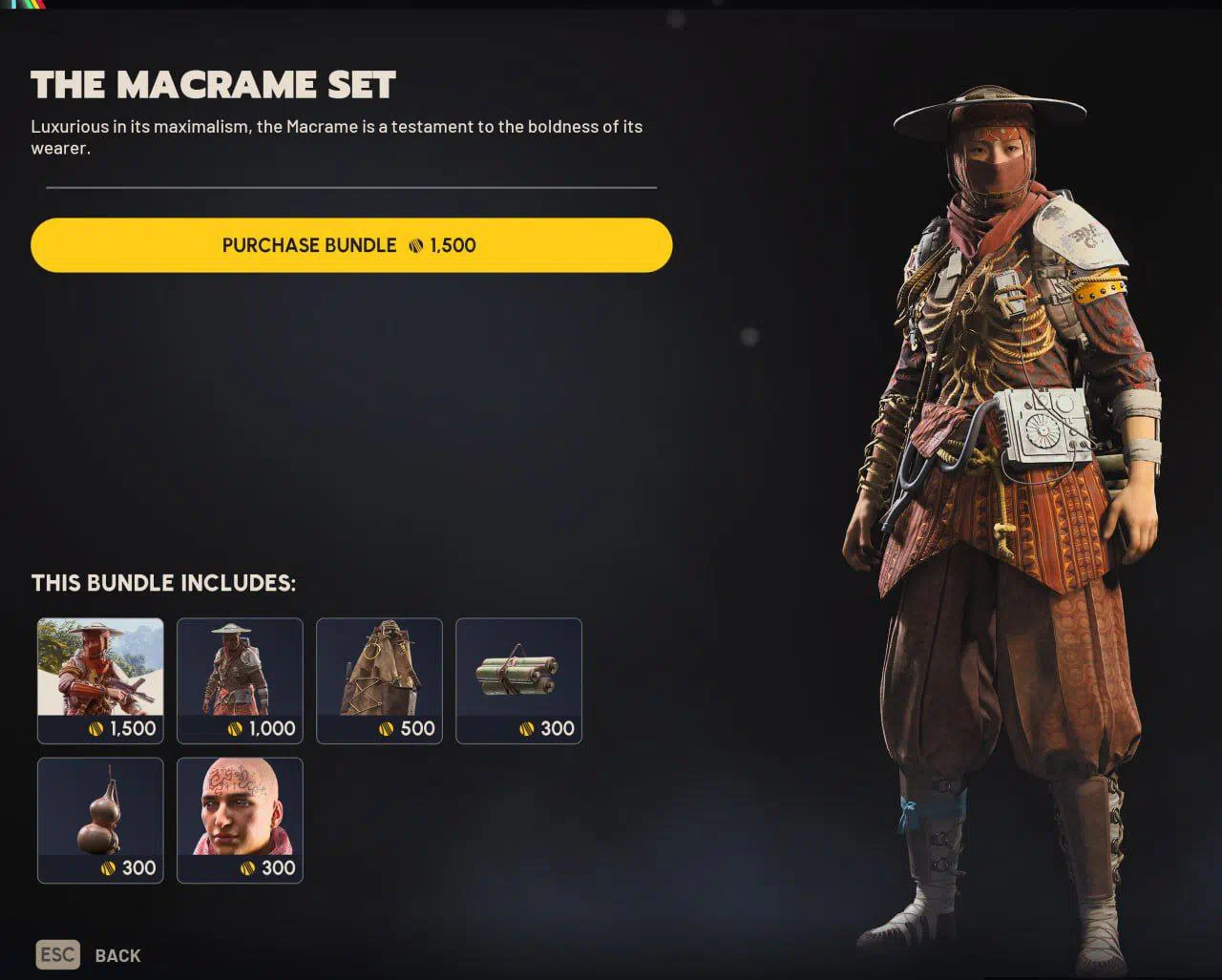Select the hanging gourd charm item

point(100,820)
